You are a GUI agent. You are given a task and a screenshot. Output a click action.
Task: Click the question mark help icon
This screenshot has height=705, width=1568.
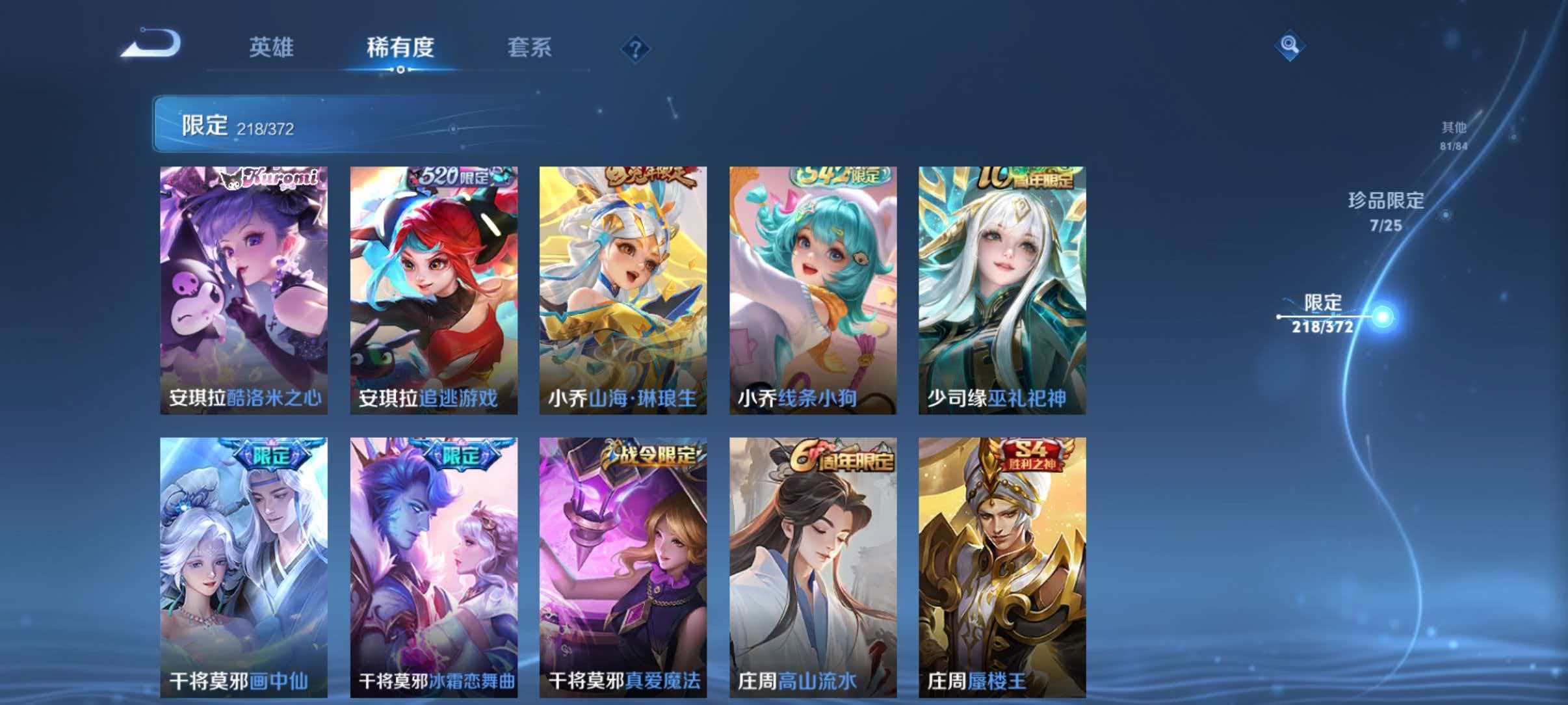pos(637,47)
